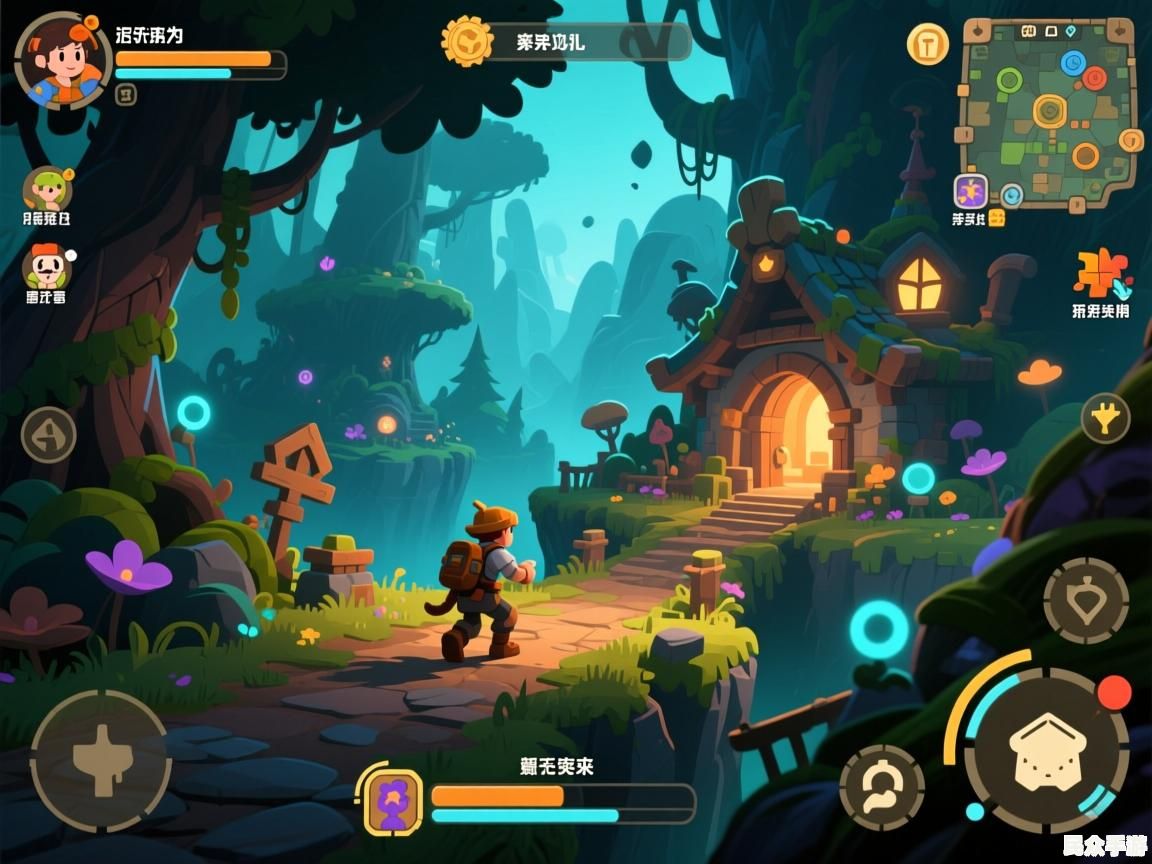Open the forest minimap
1152x864 pixels.
1049,112
